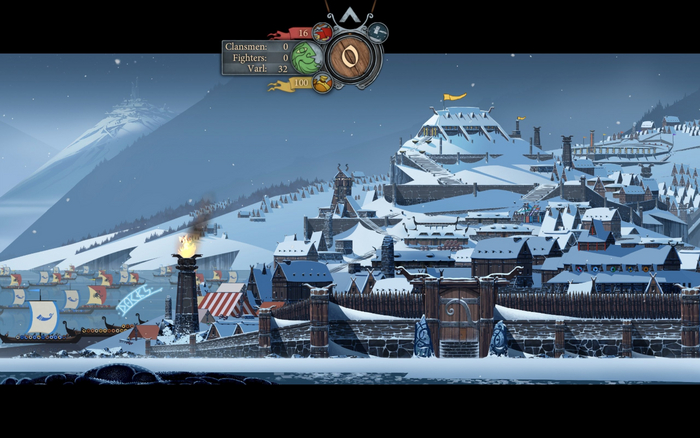Collapse the HUD with the upward arrow

pos(351,17)
